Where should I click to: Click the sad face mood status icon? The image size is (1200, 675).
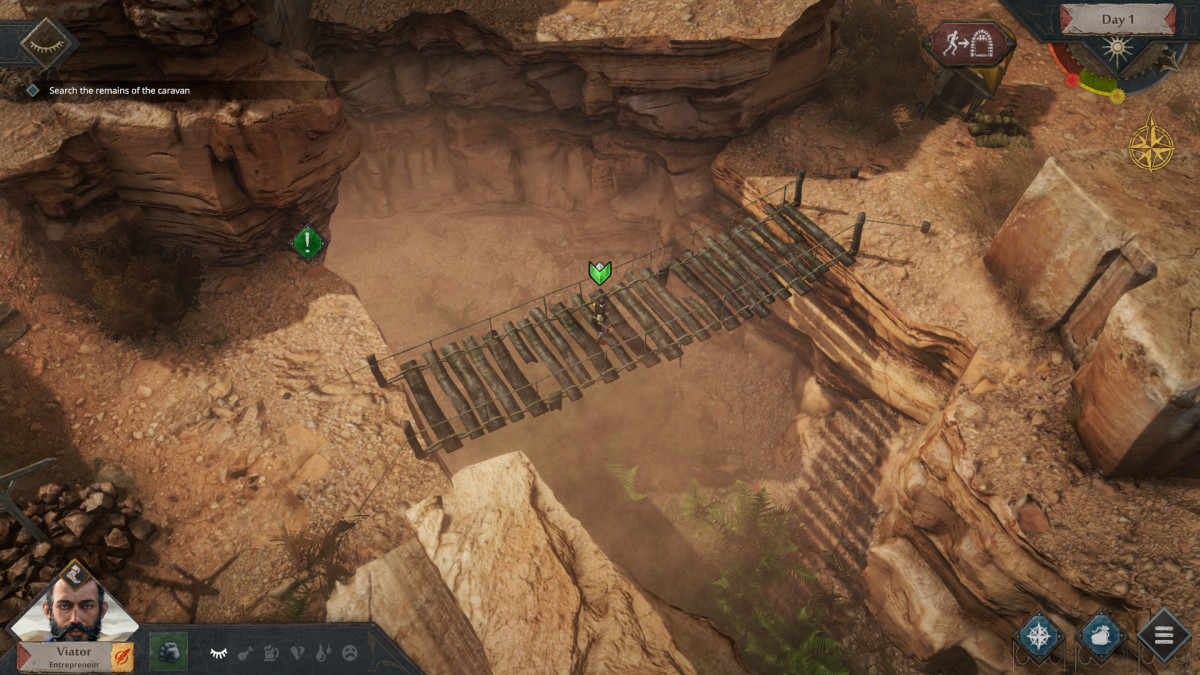350,653
